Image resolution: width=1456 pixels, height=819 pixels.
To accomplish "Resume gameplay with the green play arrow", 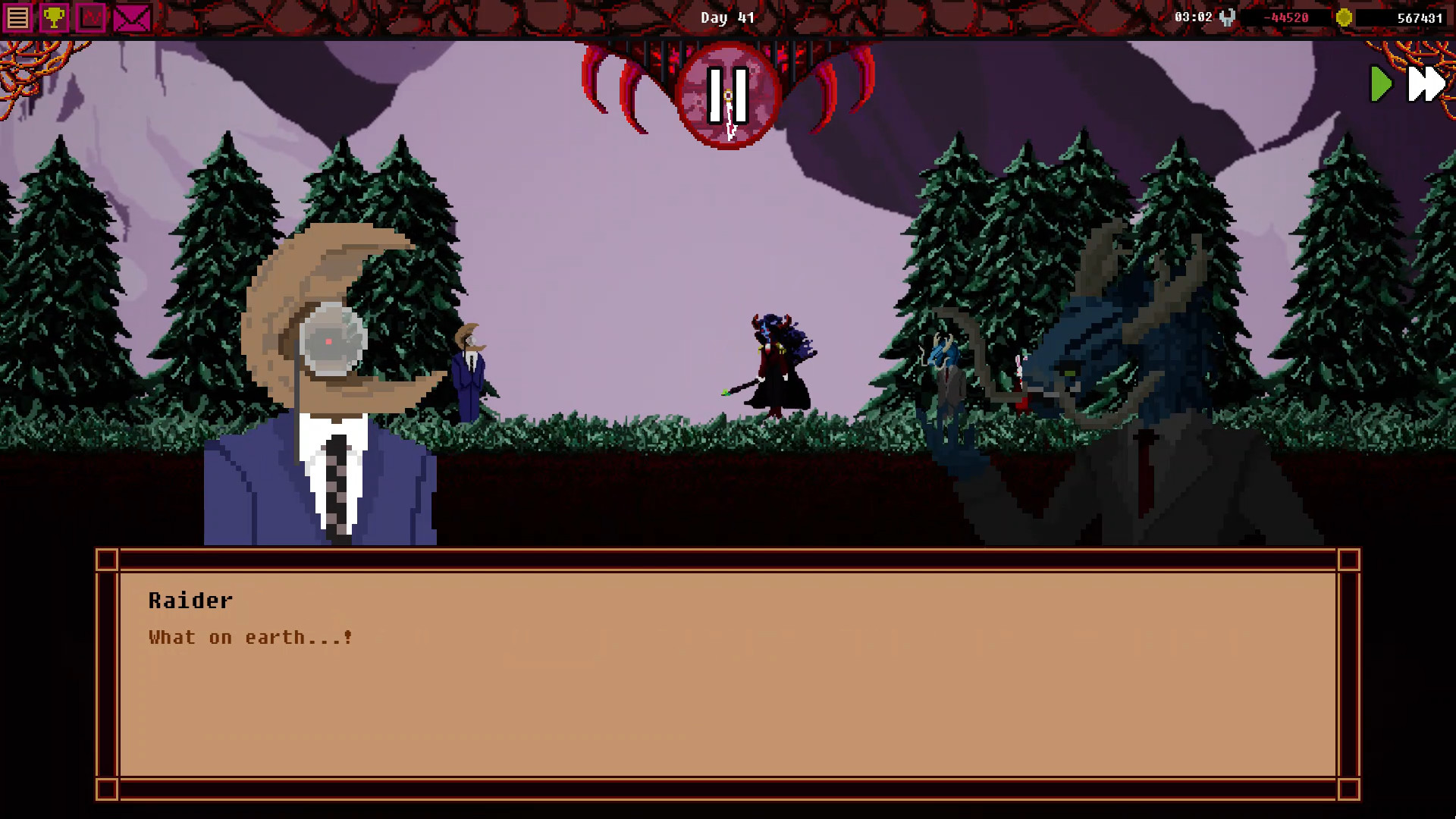I will 1382,85.
